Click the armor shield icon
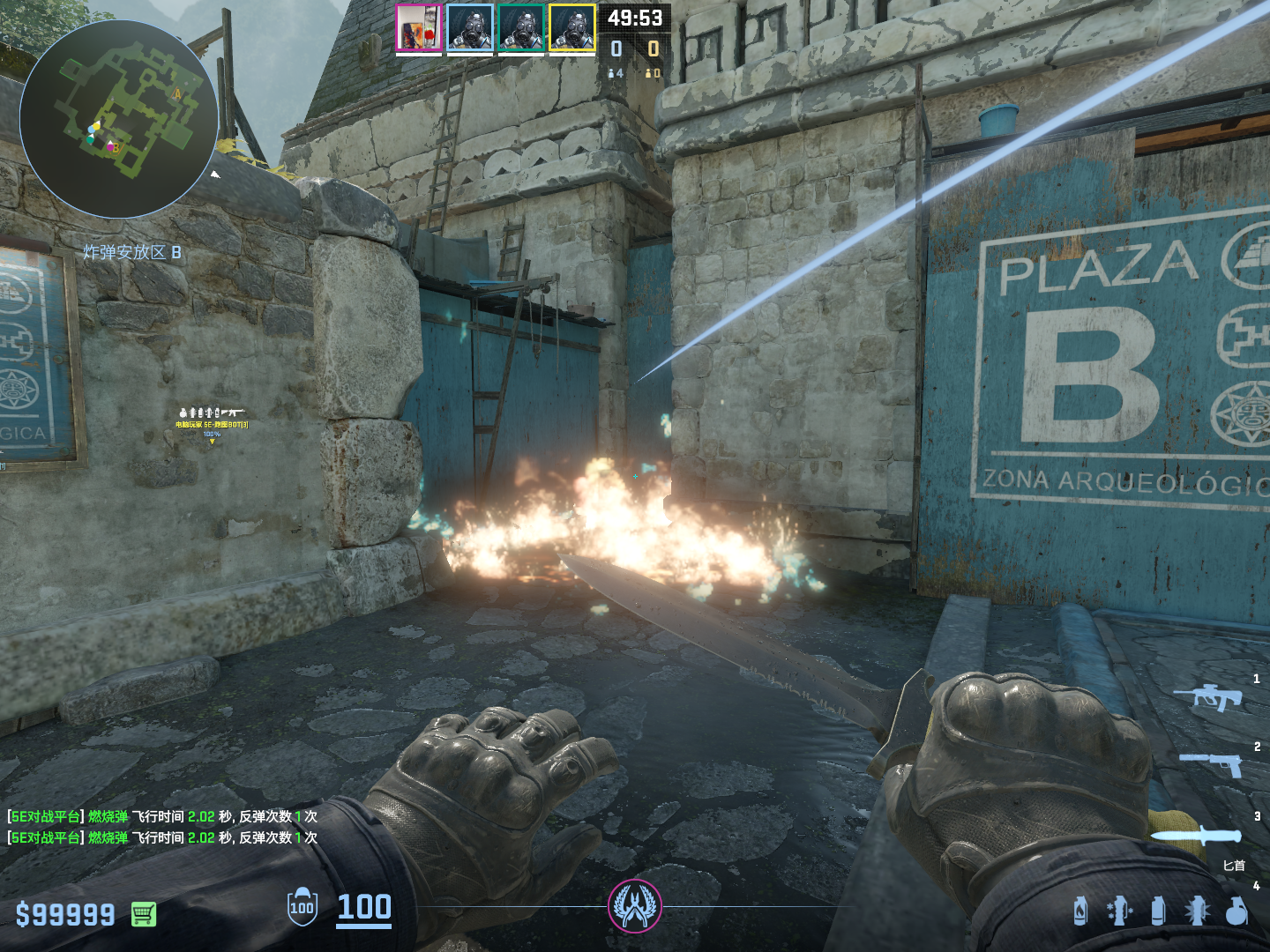 click(302, 907)
